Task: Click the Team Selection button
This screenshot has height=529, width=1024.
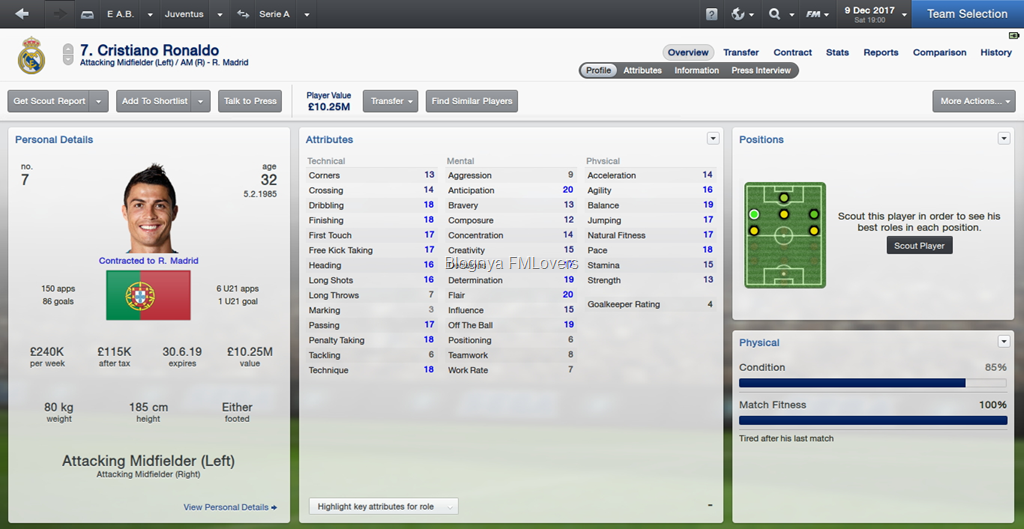Action: point(966,14)
